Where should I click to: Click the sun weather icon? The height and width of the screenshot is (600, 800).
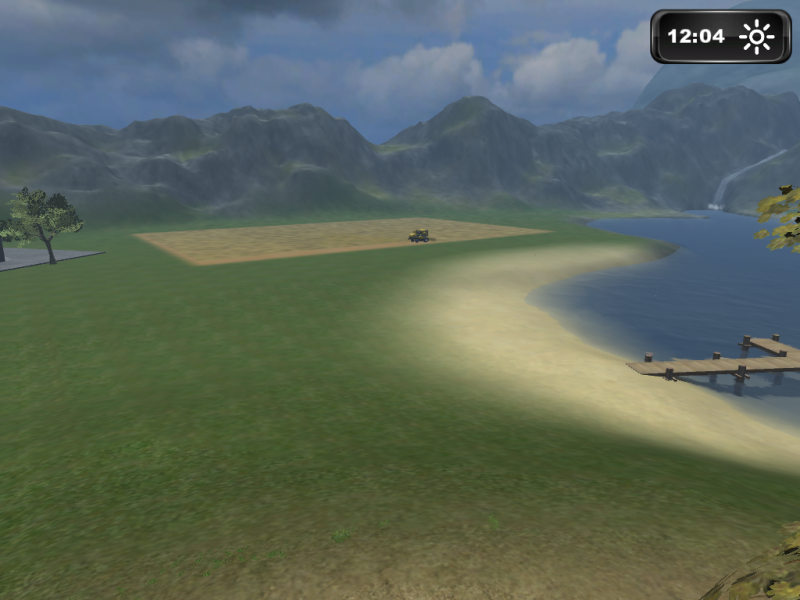point(756,37)
